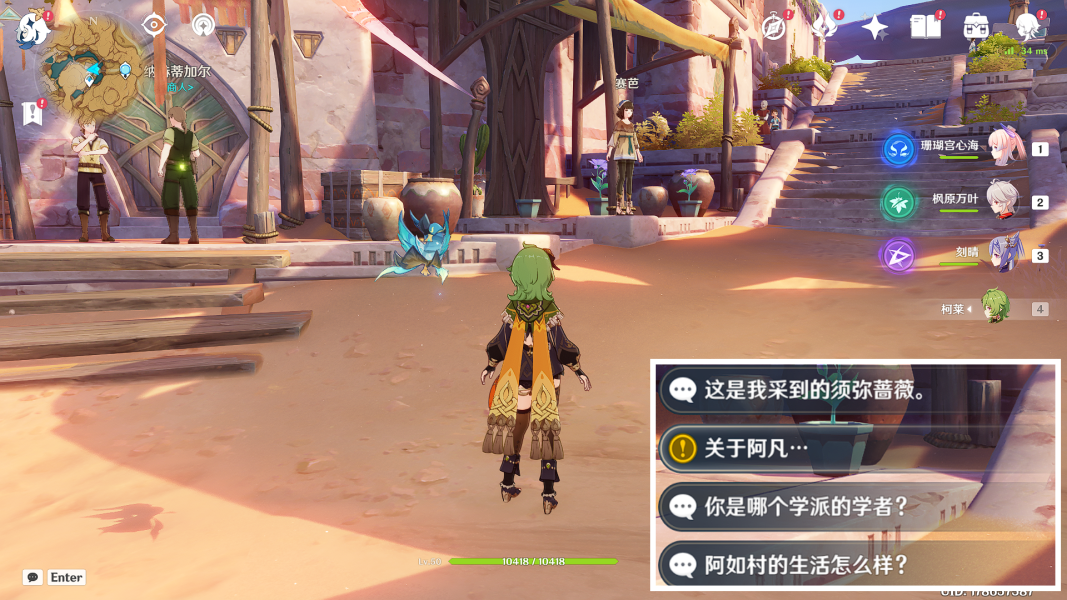Screen dimensions: 1067x600
Task: Open the backpack inventory
Action: [x=976, y=28]
